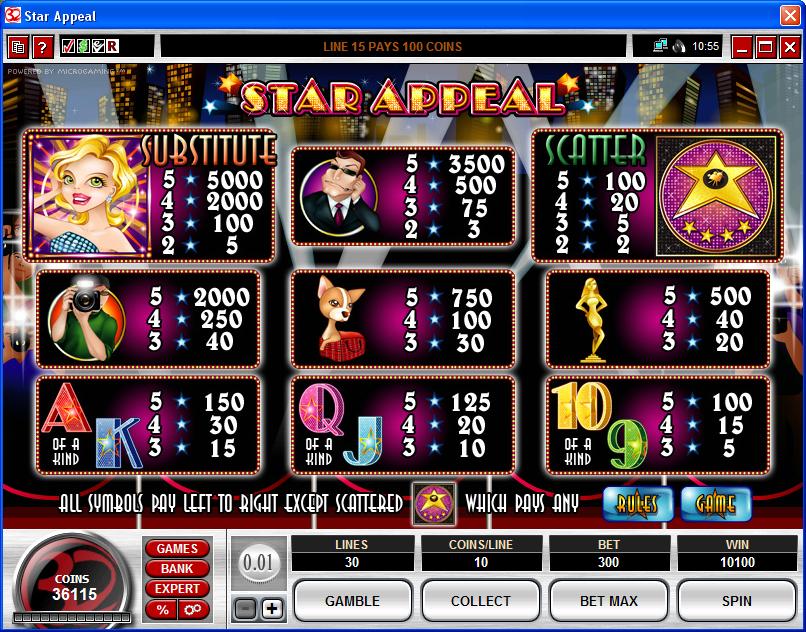The width and height of the screenshot is (806, 632).
Task: Gamble the win amount
Action: (352, 601)
